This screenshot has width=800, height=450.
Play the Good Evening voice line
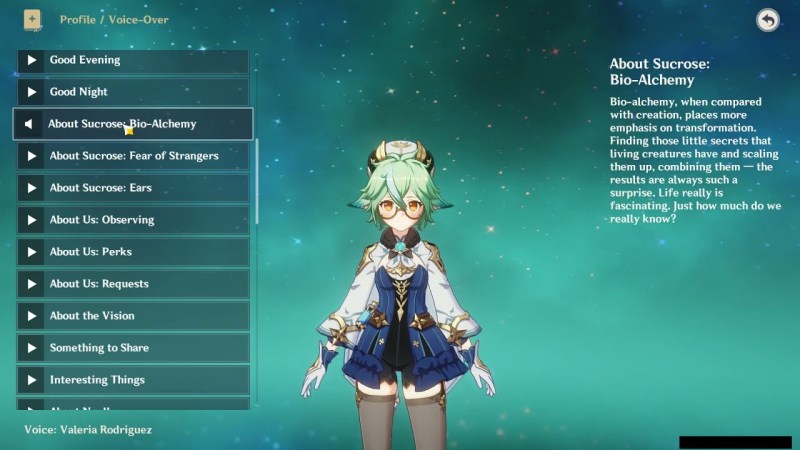[x=132, y=60]
